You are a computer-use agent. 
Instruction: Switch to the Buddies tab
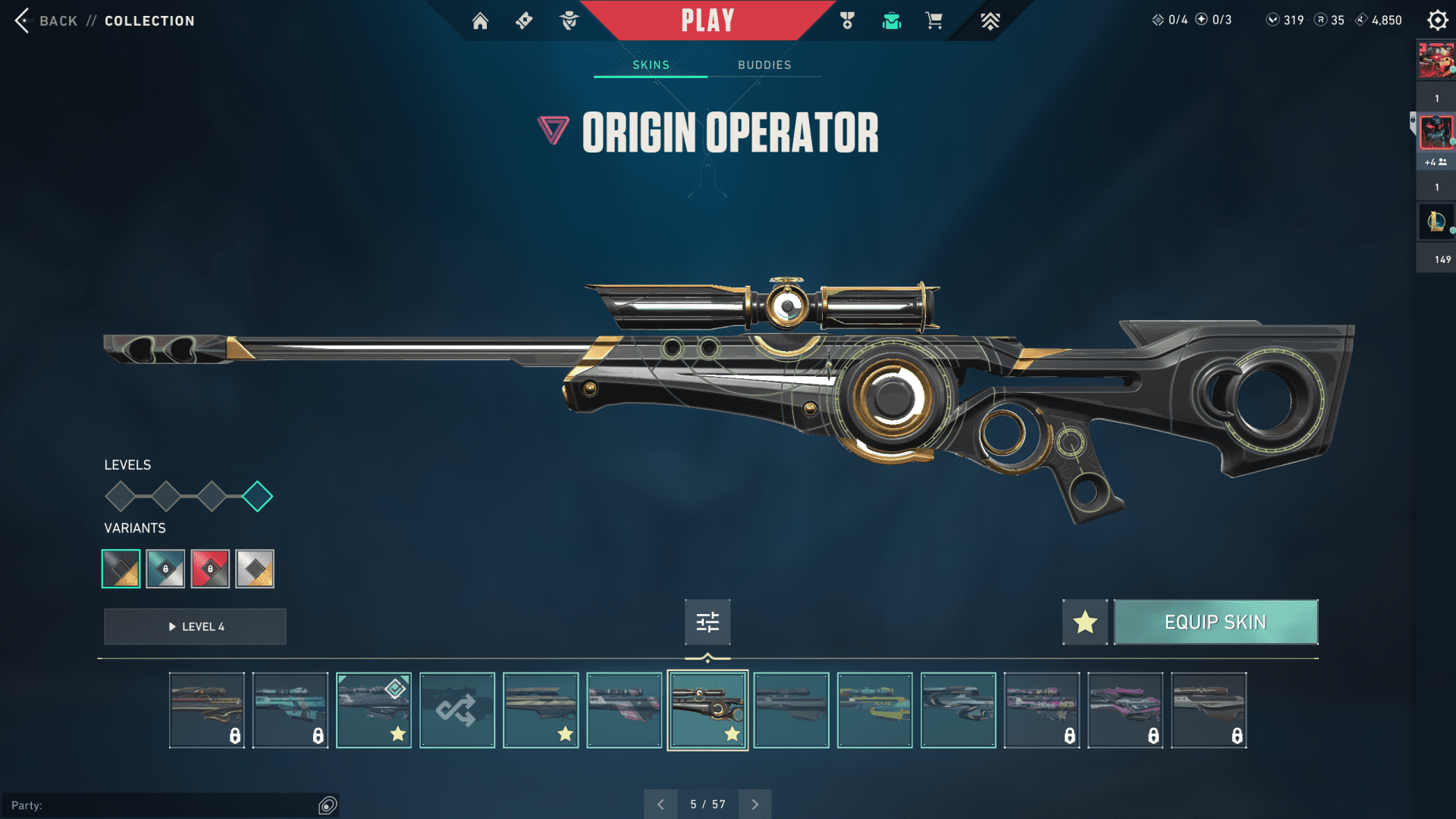(x=764, y=65)
